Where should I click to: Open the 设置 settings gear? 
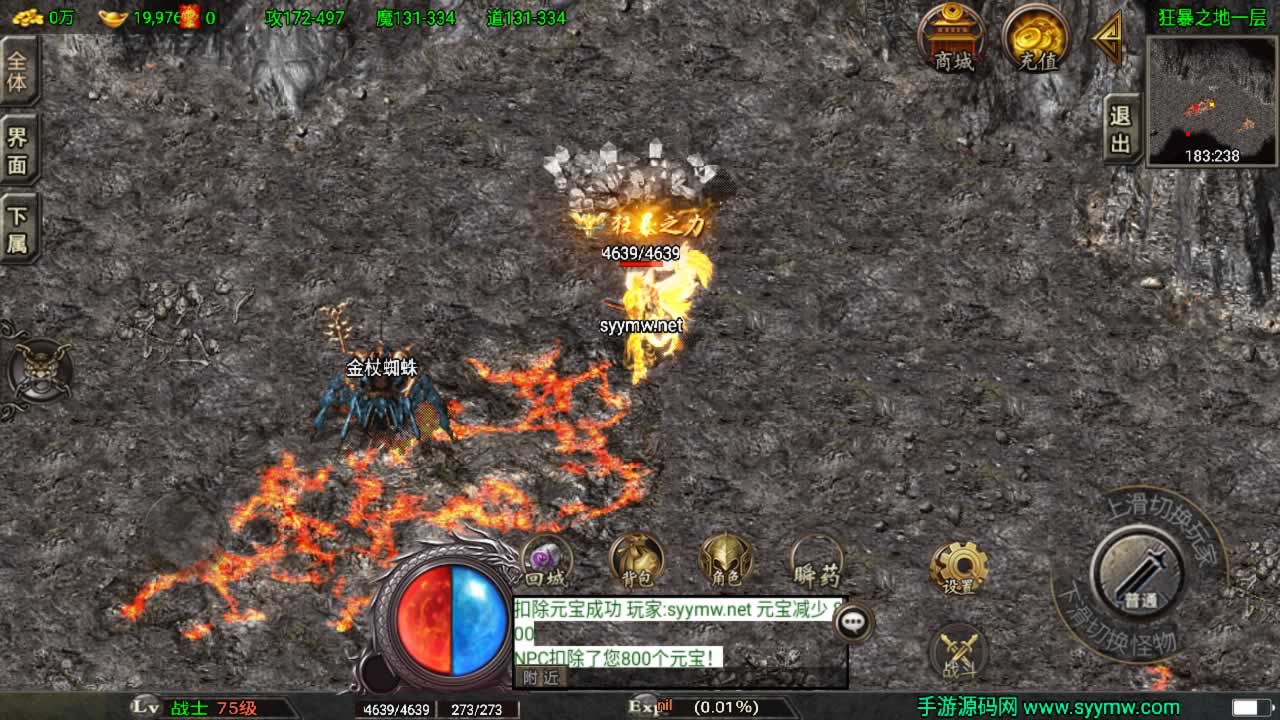click(958, 569)
